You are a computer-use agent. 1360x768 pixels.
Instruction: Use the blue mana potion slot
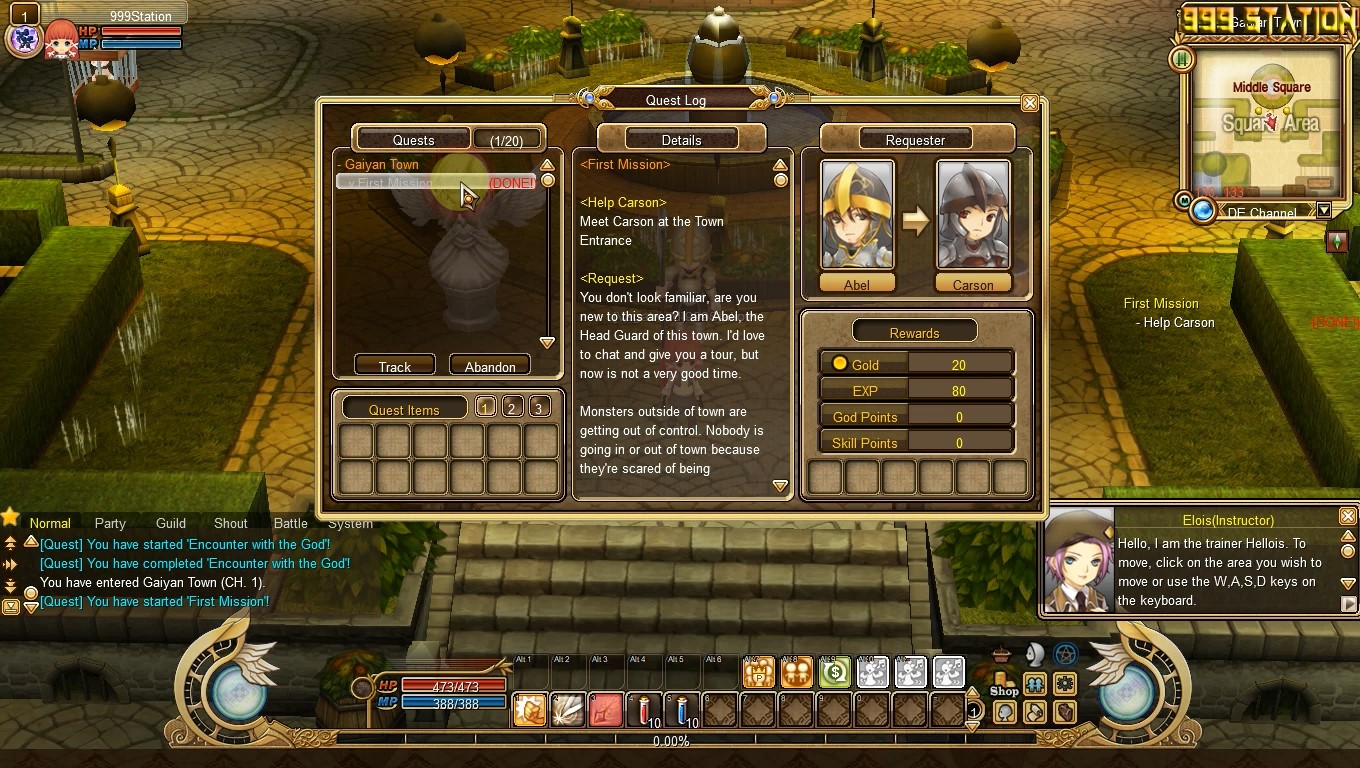tap(682, 709)
